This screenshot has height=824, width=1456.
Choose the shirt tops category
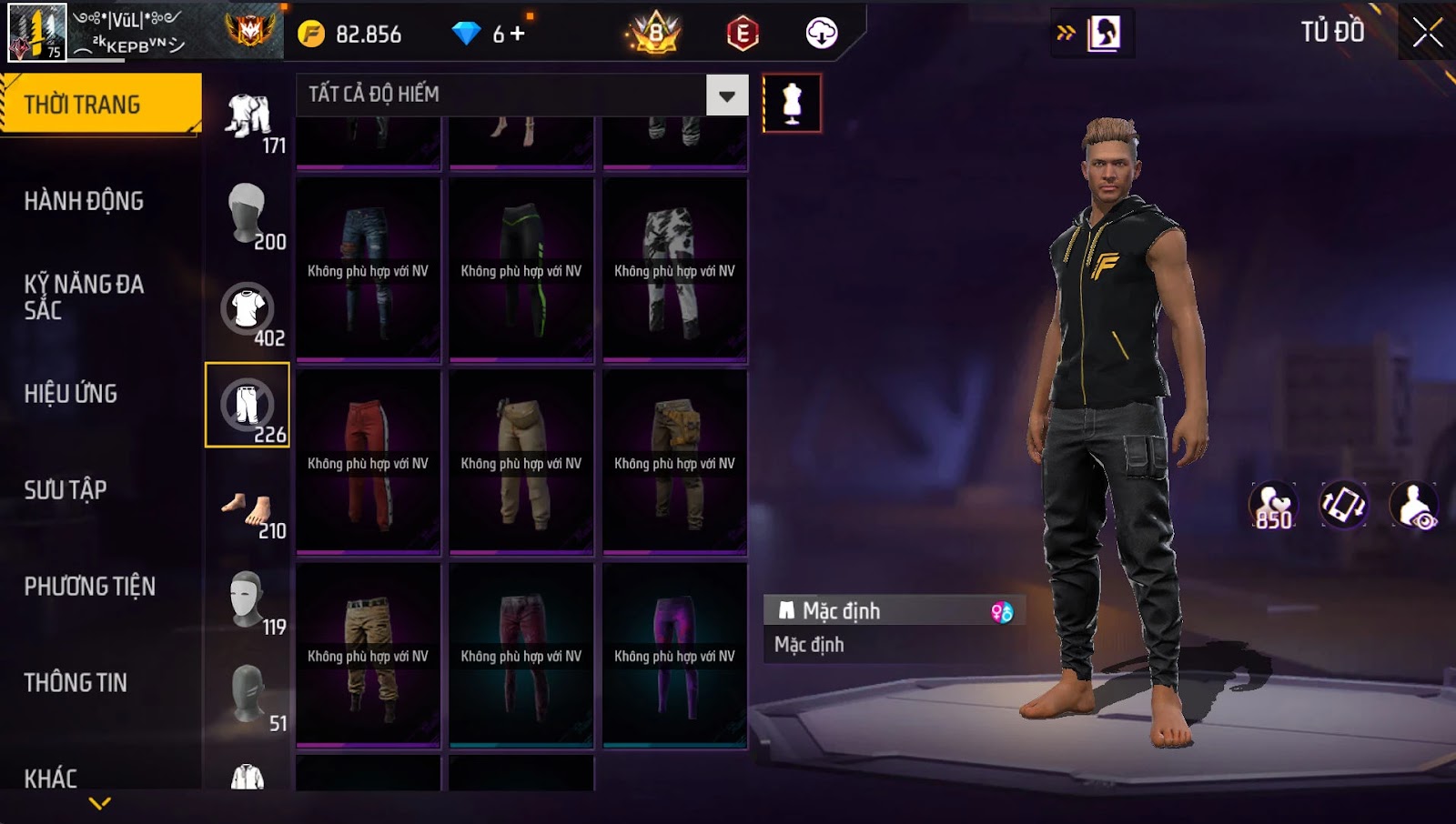(248, 311)
